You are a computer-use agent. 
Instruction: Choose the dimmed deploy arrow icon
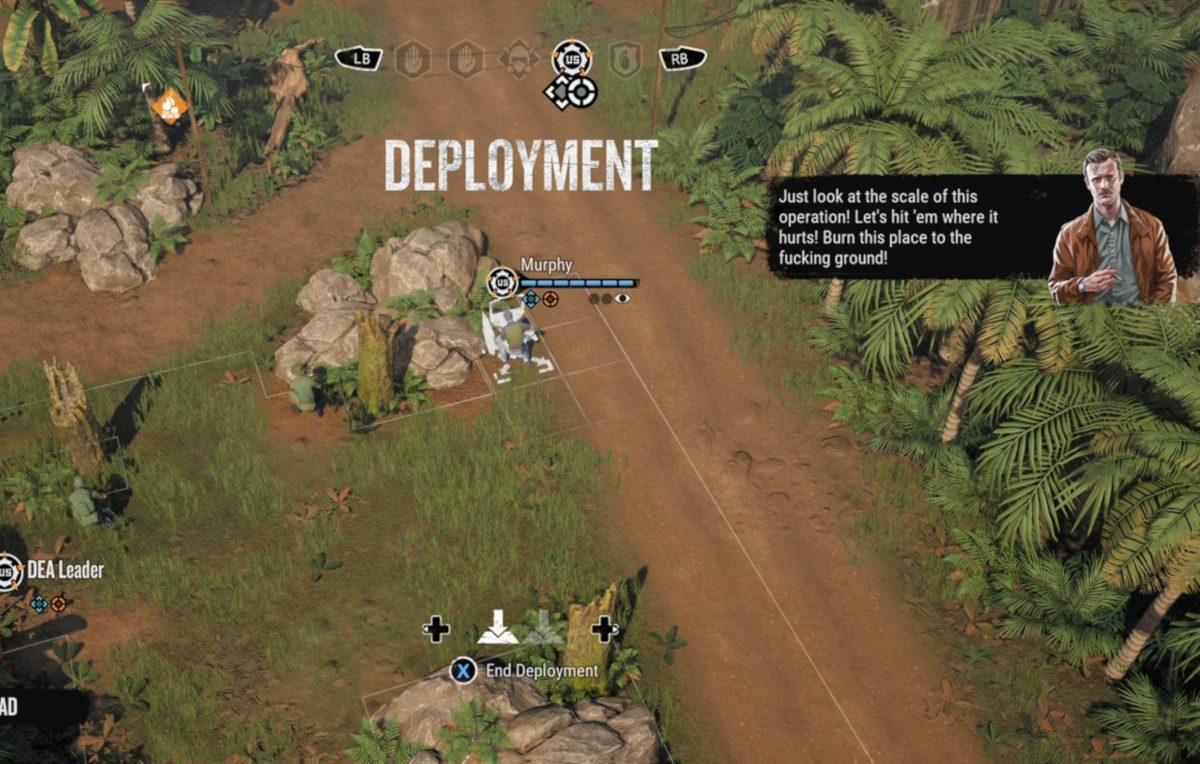click(x=543, y=628)
